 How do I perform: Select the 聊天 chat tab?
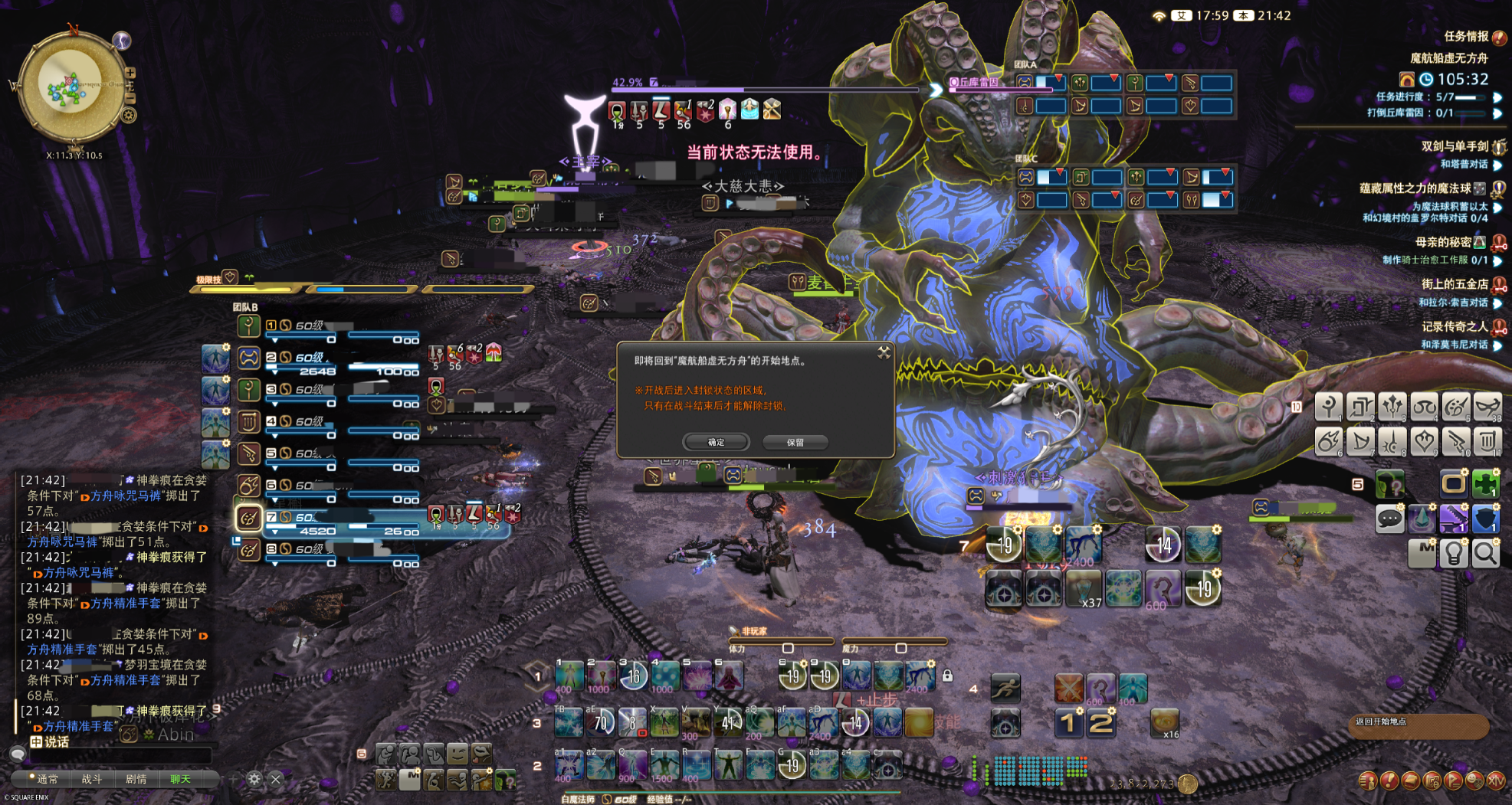[x=180, y=779]
